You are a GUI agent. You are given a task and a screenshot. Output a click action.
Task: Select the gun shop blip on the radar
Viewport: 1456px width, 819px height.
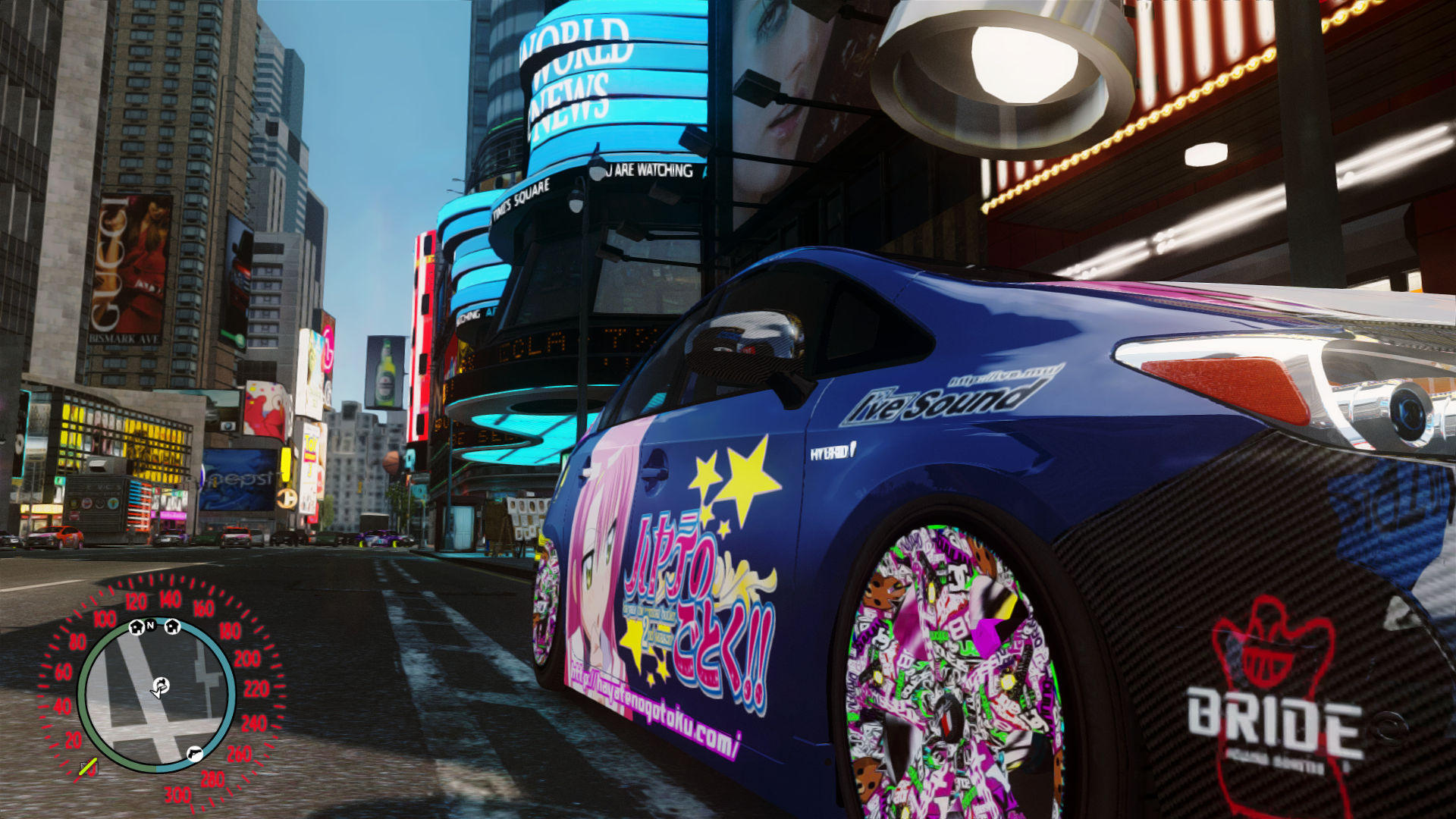click(194, 753)
